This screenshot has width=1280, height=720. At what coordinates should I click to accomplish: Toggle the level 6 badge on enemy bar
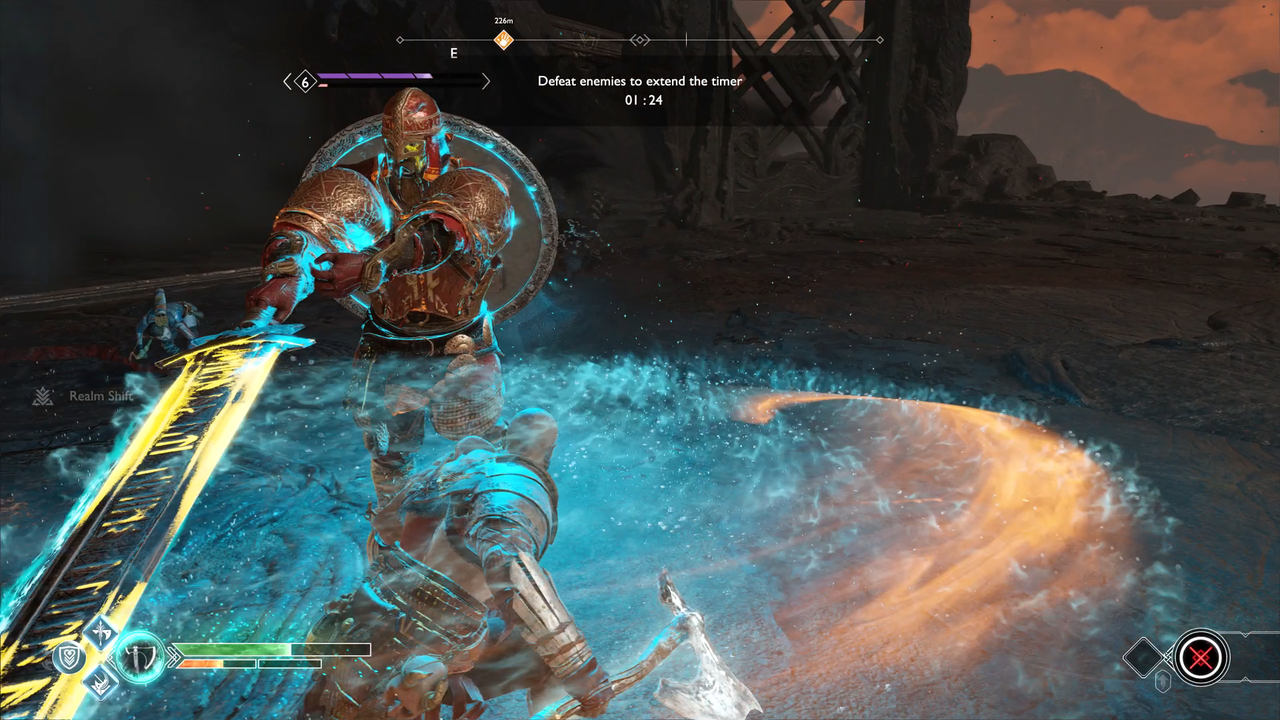click(304, 81)
